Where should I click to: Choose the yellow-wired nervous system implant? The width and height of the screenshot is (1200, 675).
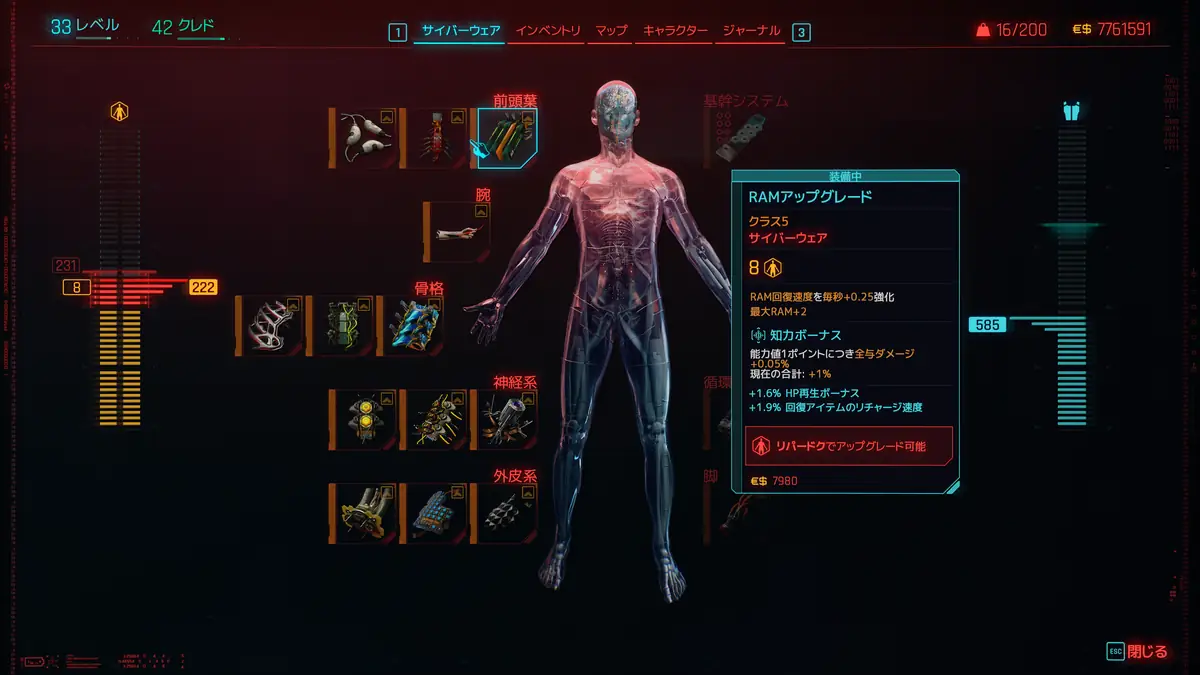click(x=436, y=419)
